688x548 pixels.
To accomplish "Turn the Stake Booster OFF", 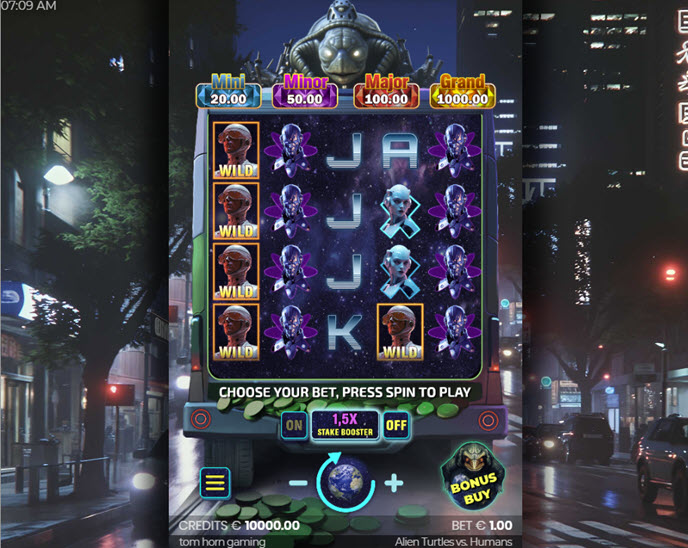I will (396, 425).
